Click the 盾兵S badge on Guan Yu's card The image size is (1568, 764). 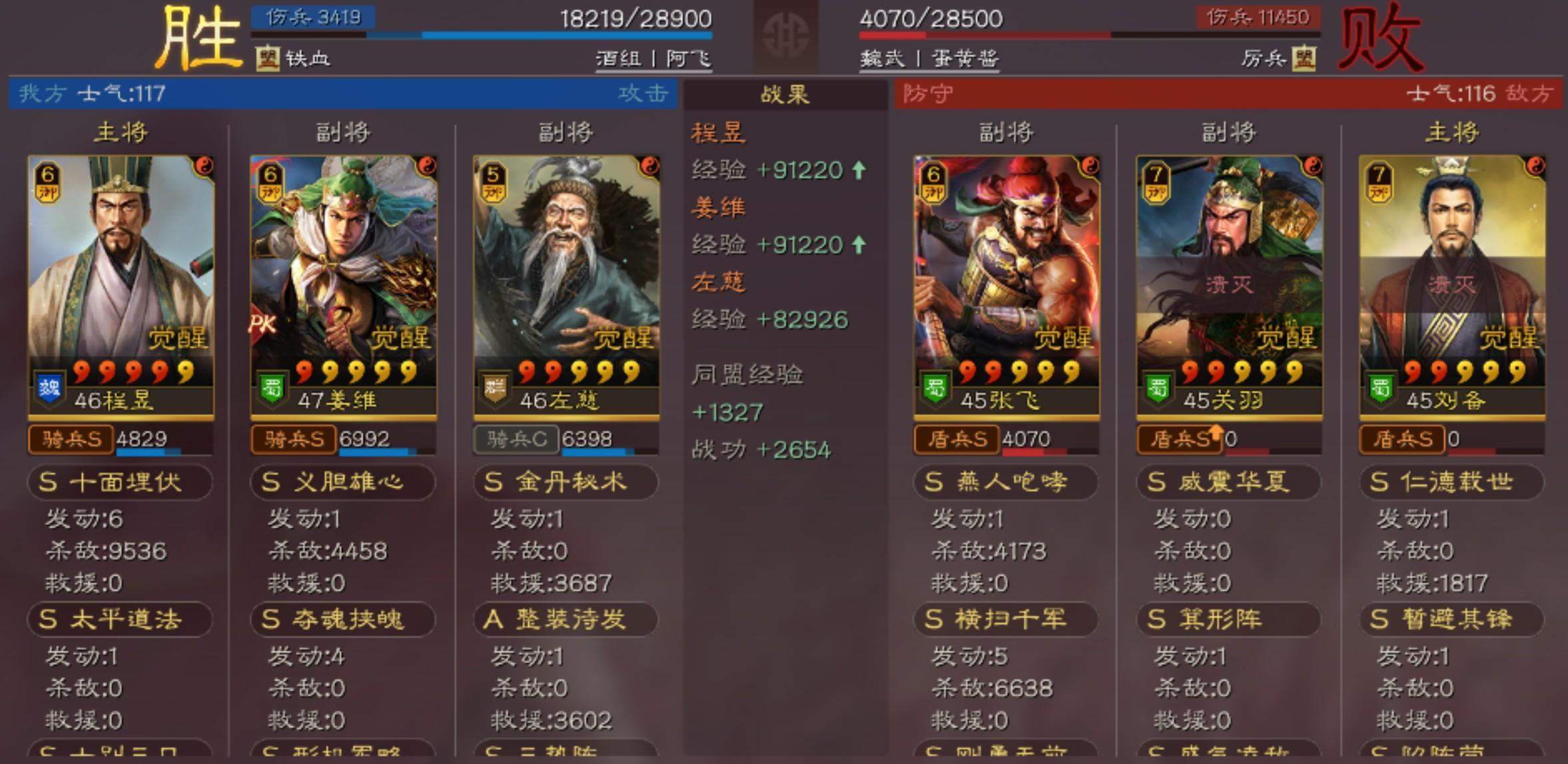tap(1182, 440)
